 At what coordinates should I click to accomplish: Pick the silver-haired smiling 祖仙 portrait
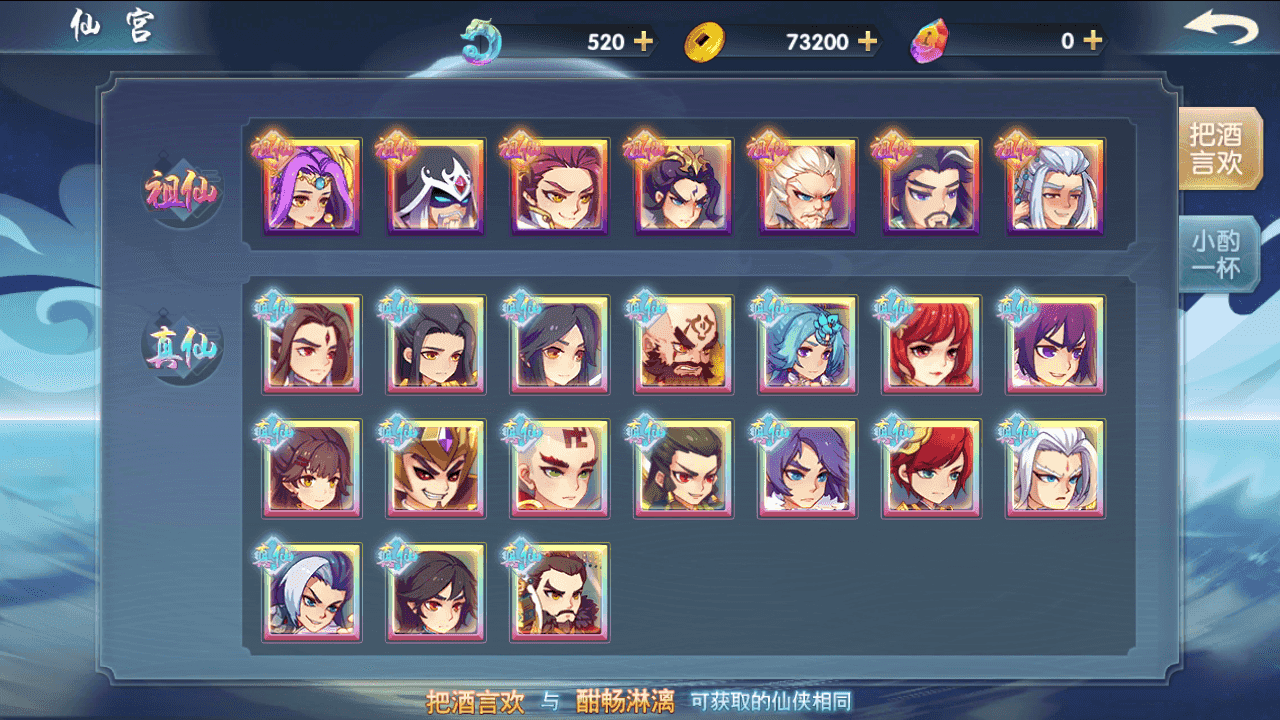coord(1056,187)
